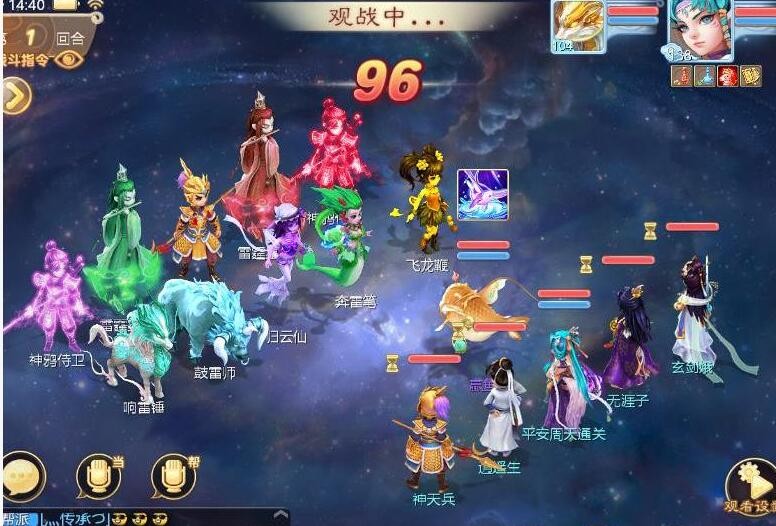Click the guild channel chat tab
The image size is (776, 526).
tap(20, 518)
